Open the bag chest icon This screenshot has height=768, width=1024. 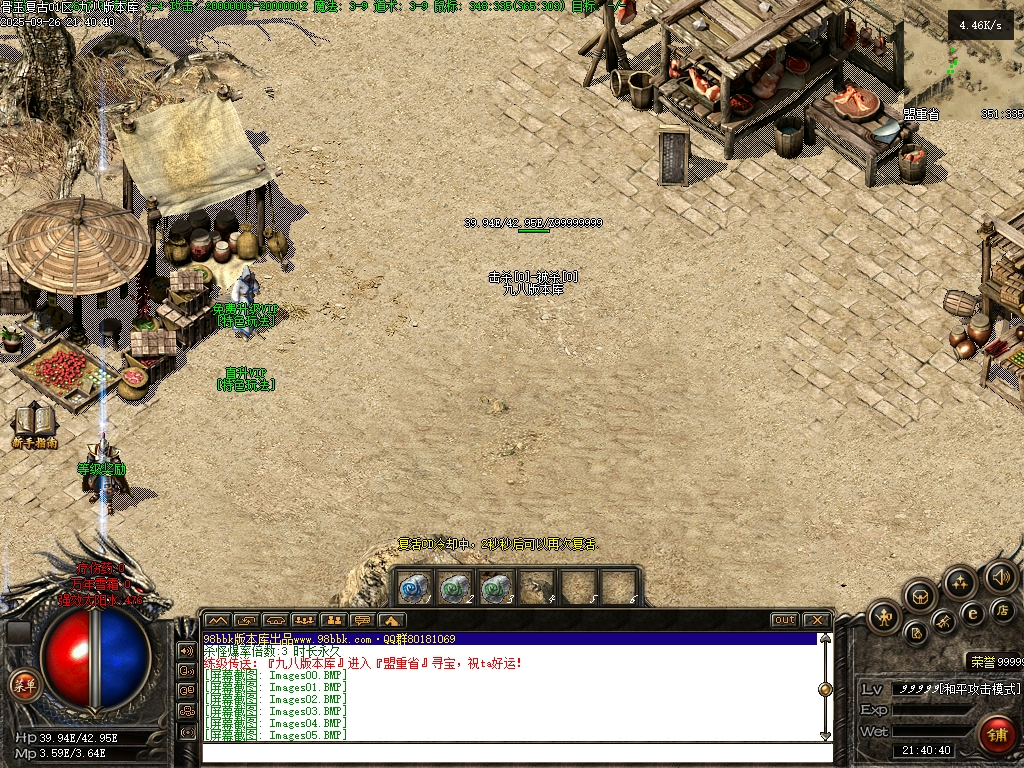pos(921,597)
